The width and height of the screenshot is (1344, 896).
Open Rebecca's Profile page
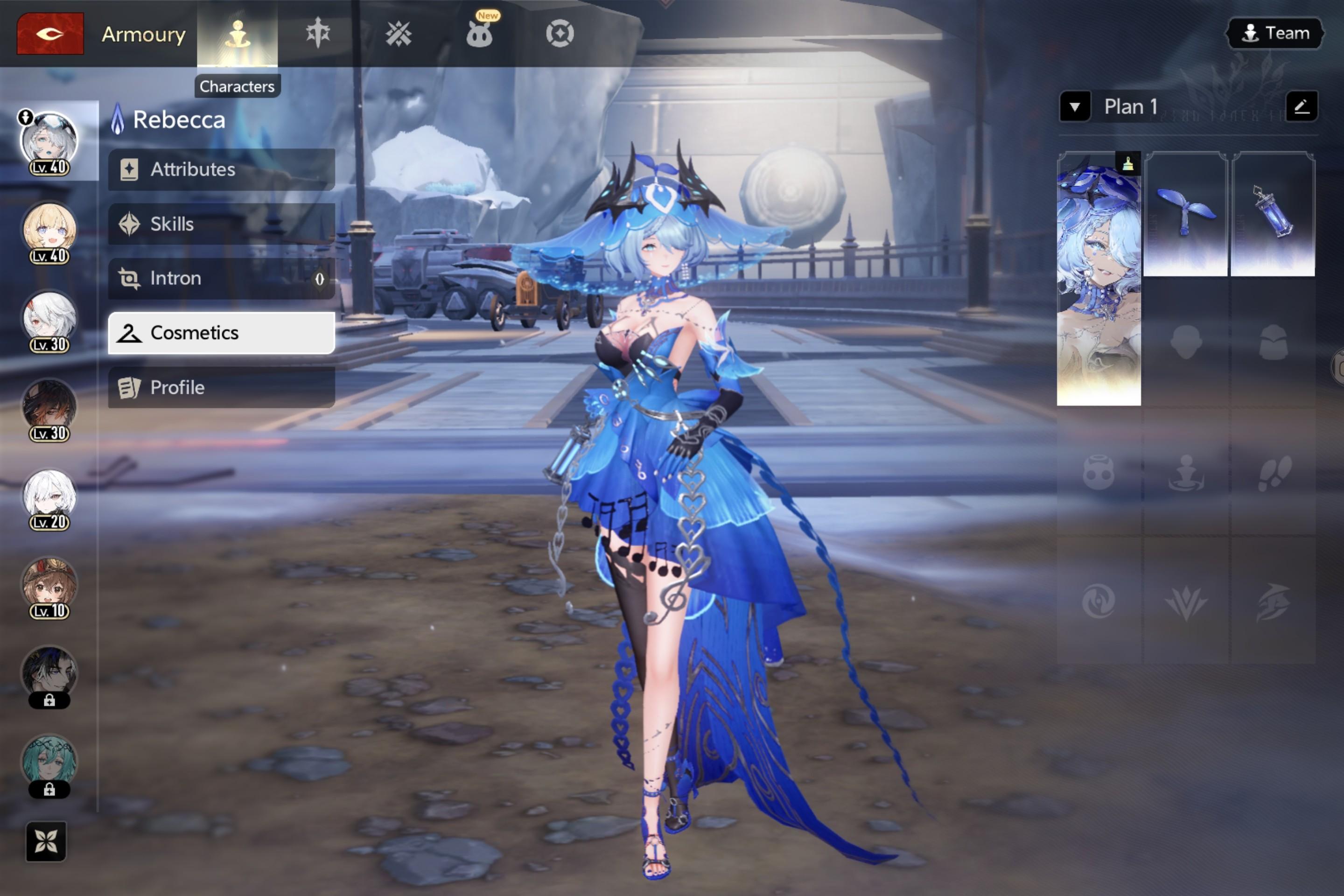pyautogui.click(x=221, y=387)
